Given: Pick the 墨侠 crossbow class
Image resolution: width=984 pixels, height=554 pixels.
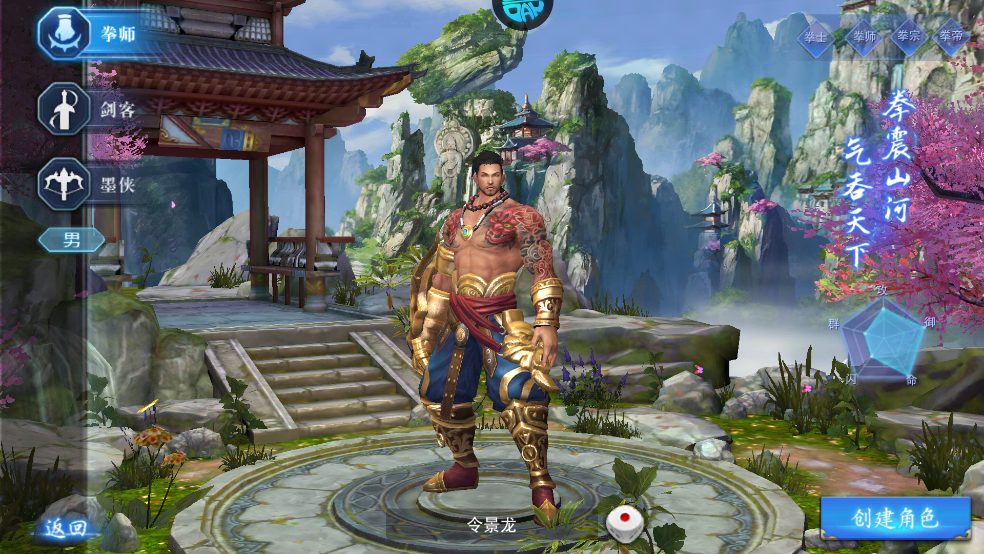Looking at the screenshot, I should click(90, 184).
